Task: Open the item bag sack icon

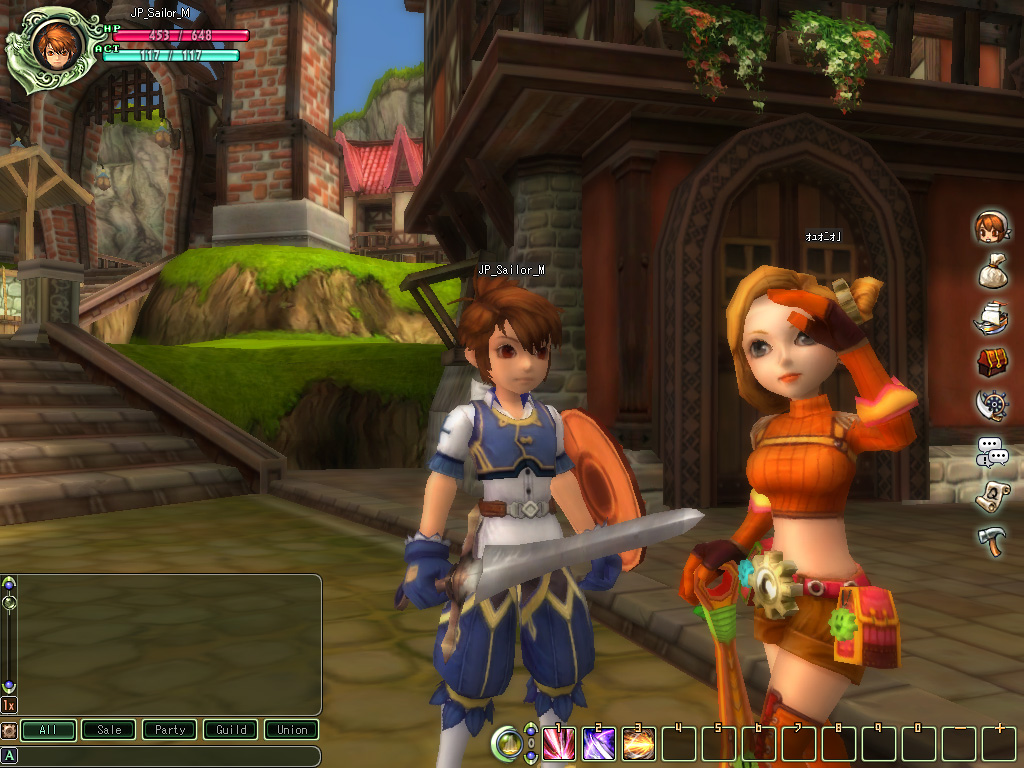Action: (x=991, y=272)
